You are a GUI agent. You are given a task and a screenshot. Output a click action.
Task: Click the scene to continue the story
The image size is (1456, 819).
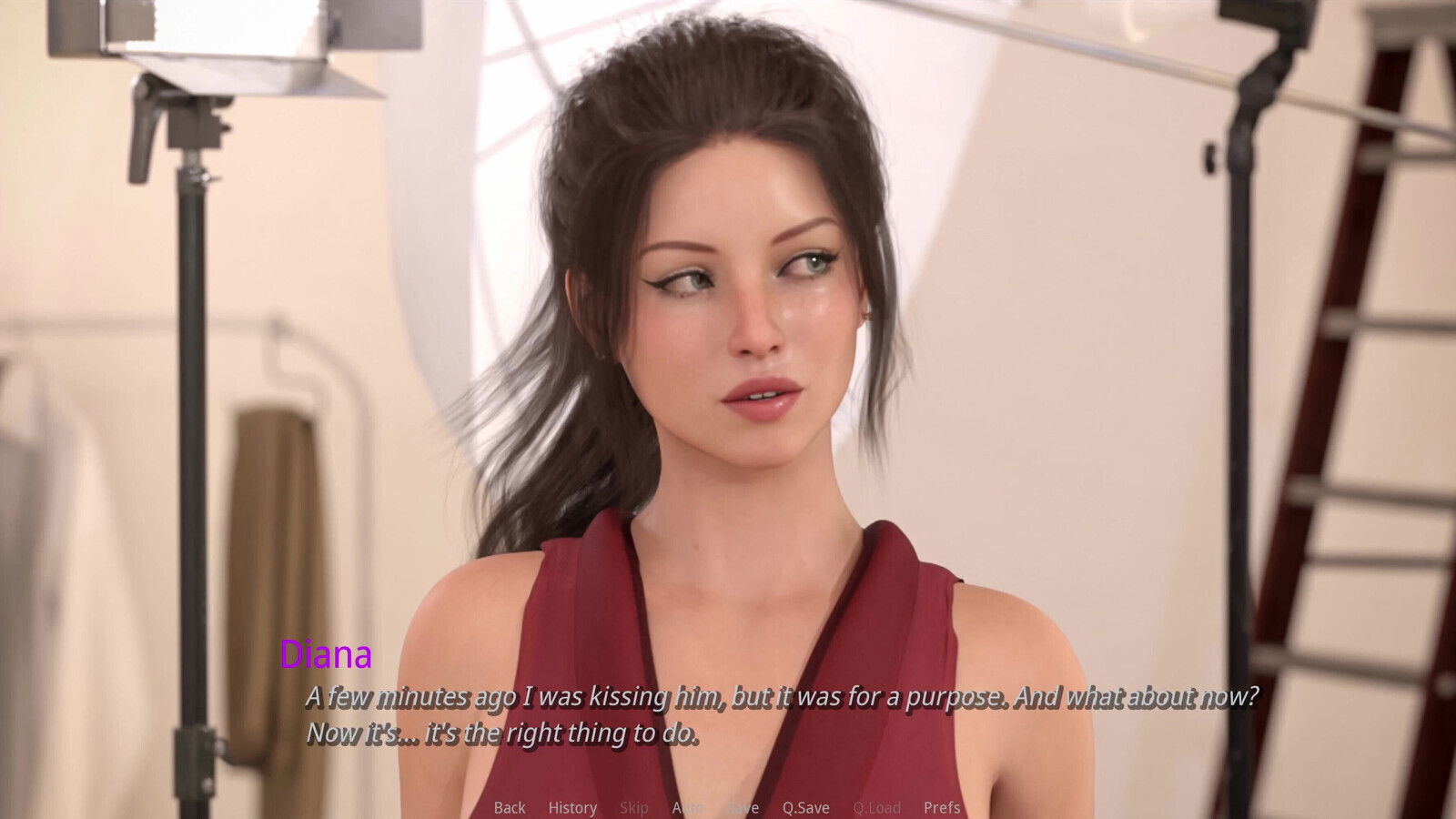[x=728, y=364]
